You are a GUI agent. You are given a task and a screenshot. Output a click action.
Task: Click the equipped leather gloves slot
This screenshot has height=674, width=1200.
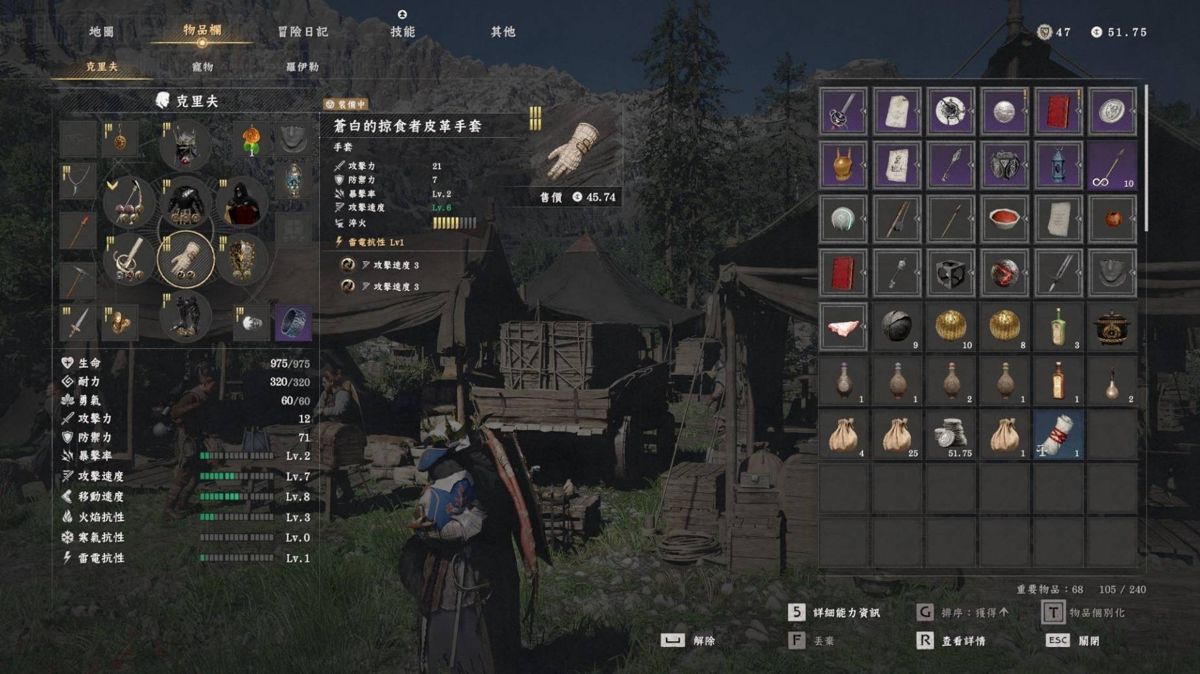[187, 260]
